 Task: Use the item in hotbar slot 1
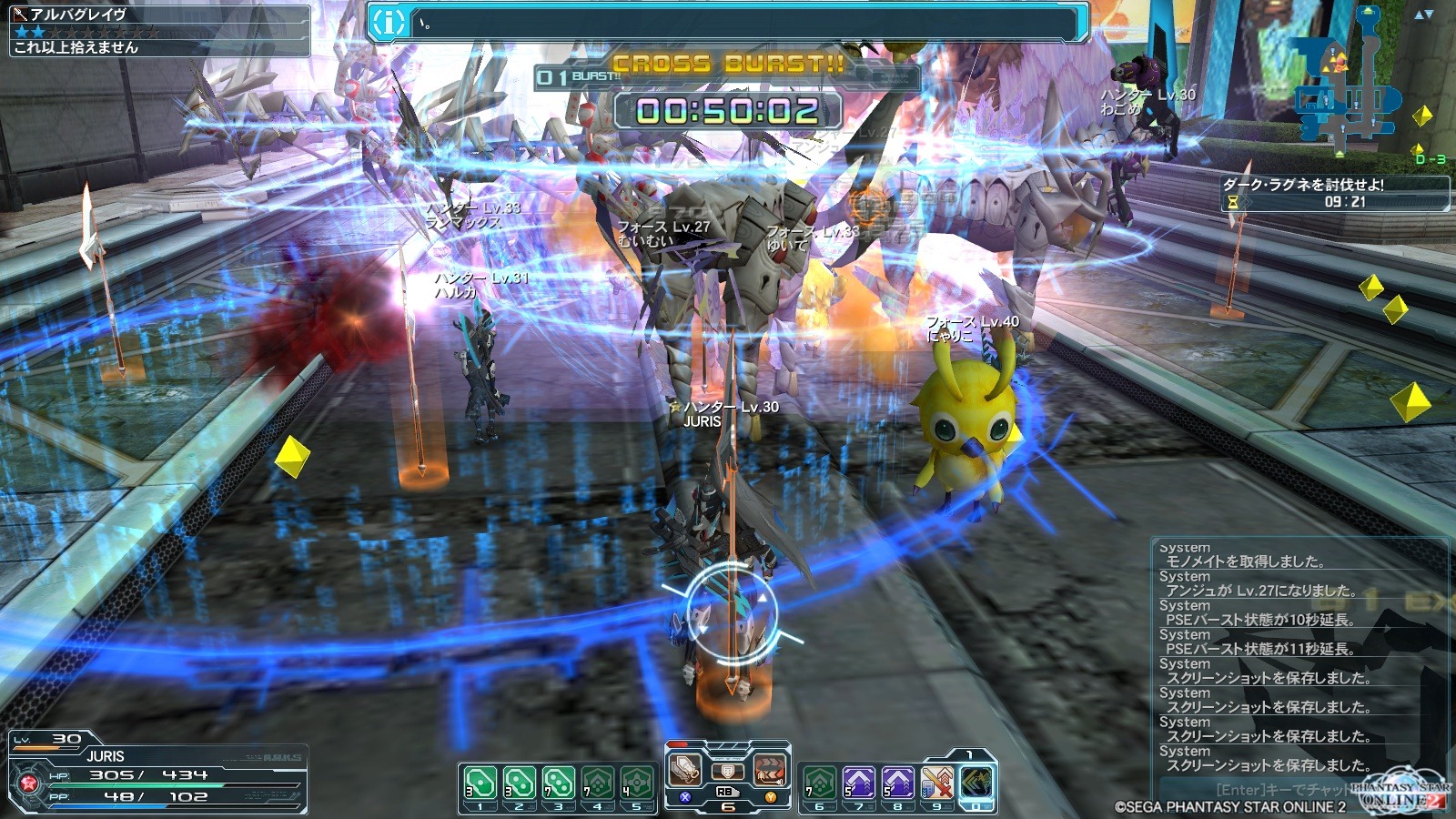480,784
